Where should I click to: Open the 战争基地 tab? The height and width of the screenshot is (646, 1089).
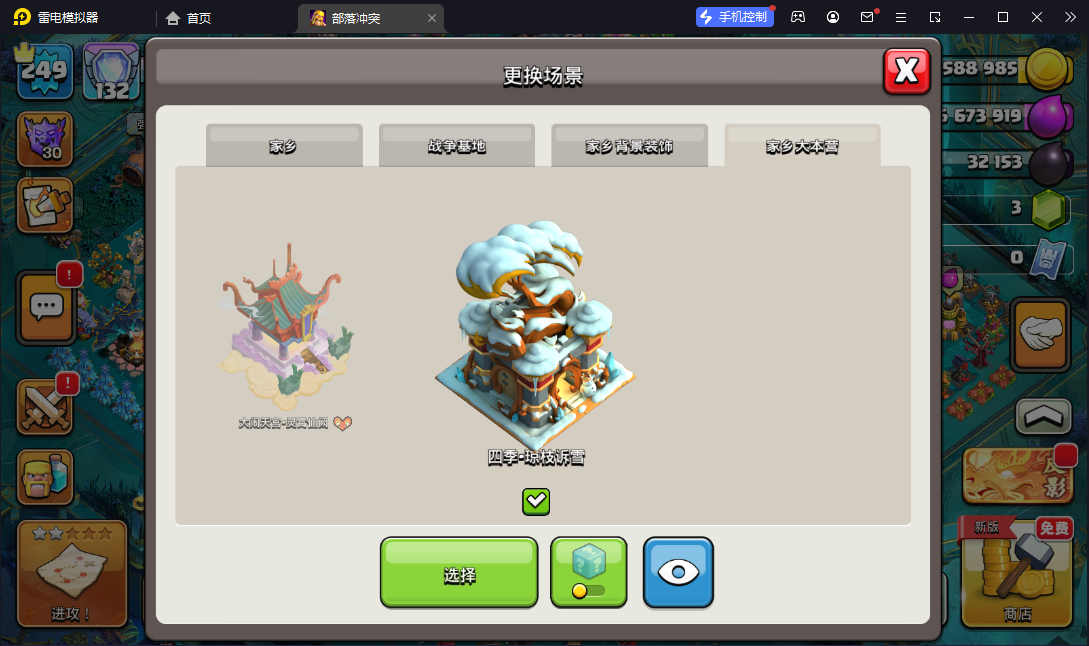(457, 146)
